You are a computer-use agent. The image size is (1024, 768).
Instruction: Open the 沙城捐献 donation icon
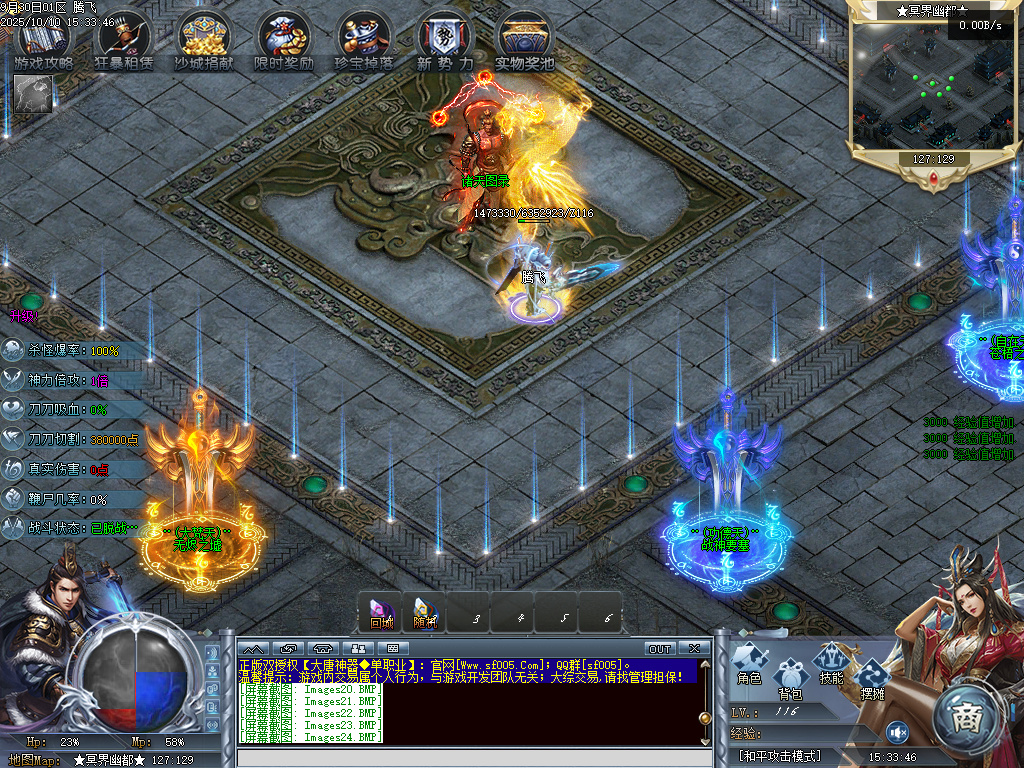pyautogui.click(x=204, y=40)
